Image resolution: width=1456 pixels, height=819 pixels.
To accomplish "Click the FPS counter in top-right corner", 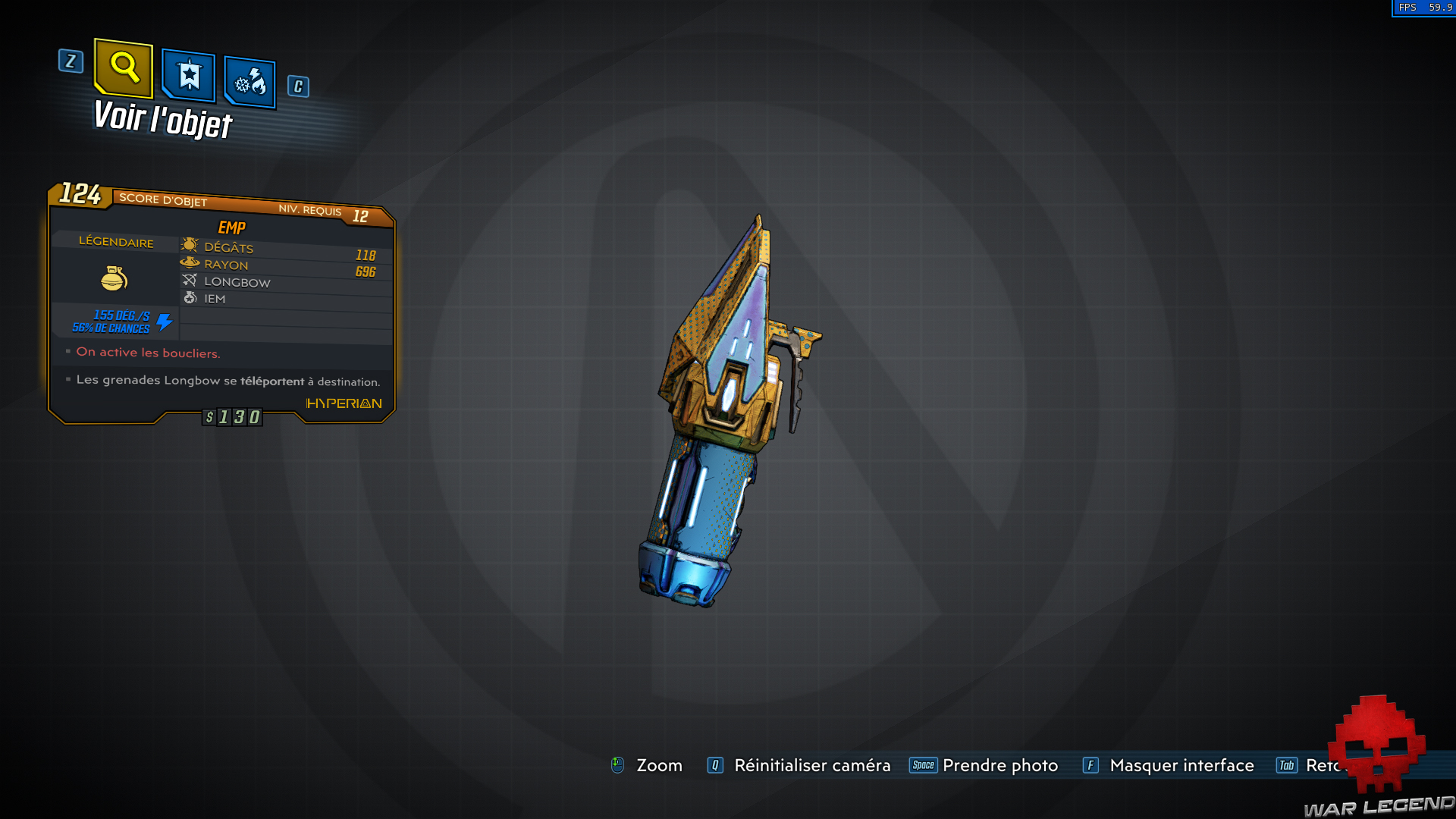I will pos(1423,8).
